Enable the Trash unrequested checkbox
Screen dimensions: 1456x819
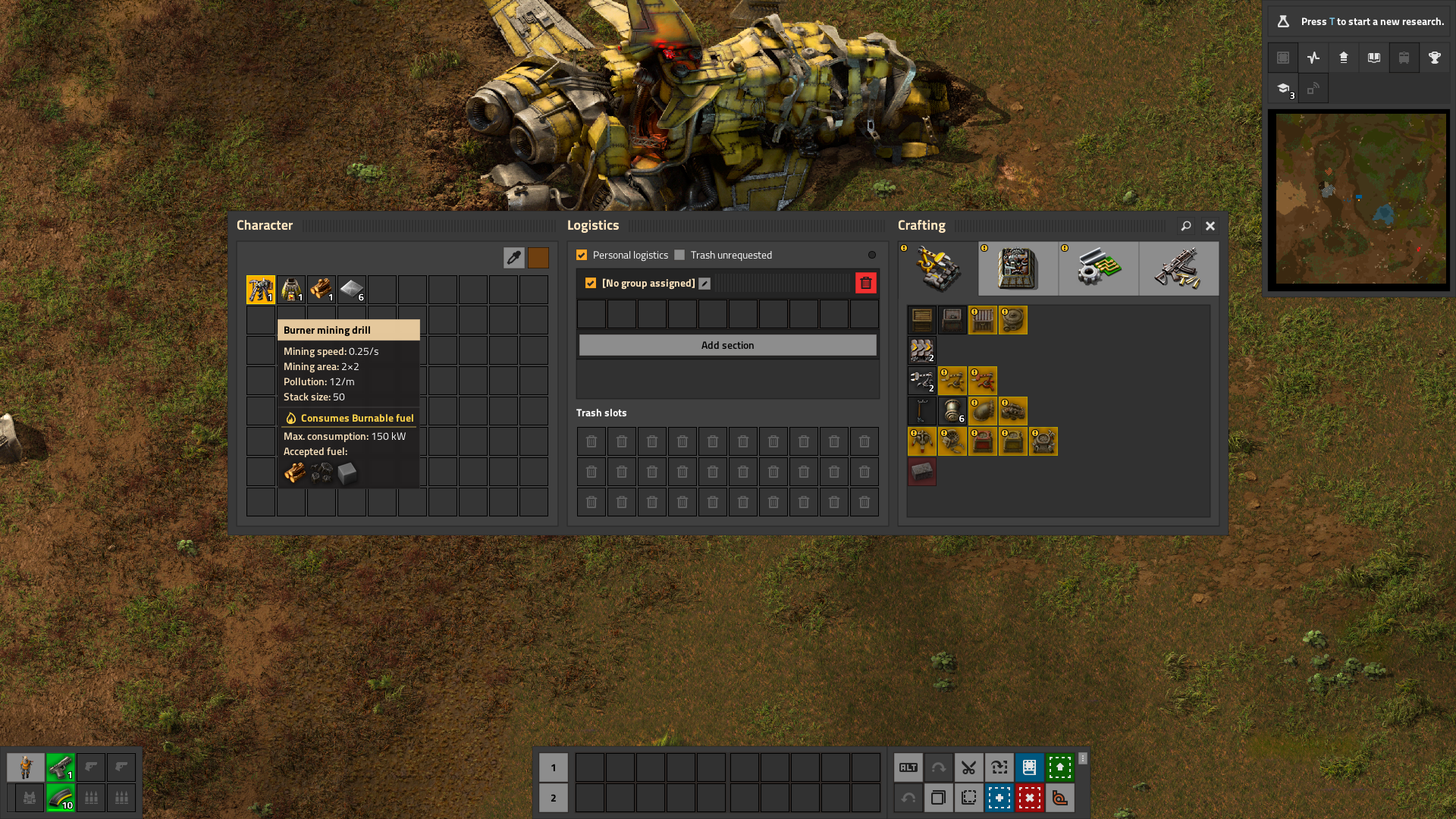[679, 256]
